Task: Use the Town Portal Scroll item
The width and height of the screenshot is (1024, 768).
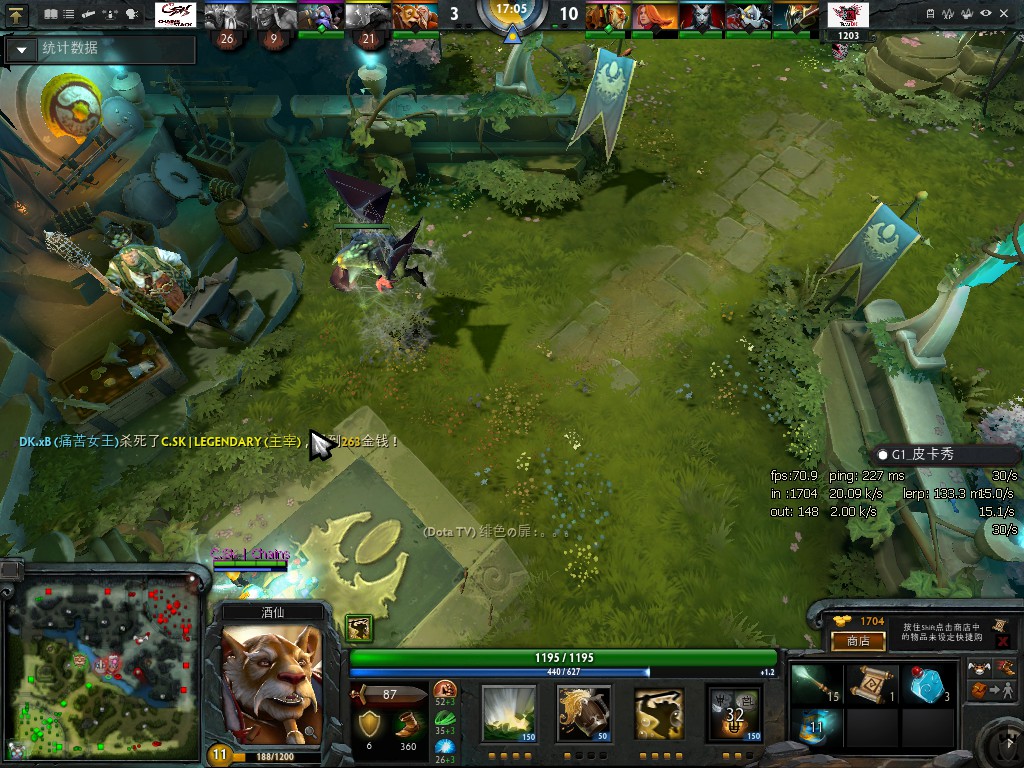Action: coord(872,684)
